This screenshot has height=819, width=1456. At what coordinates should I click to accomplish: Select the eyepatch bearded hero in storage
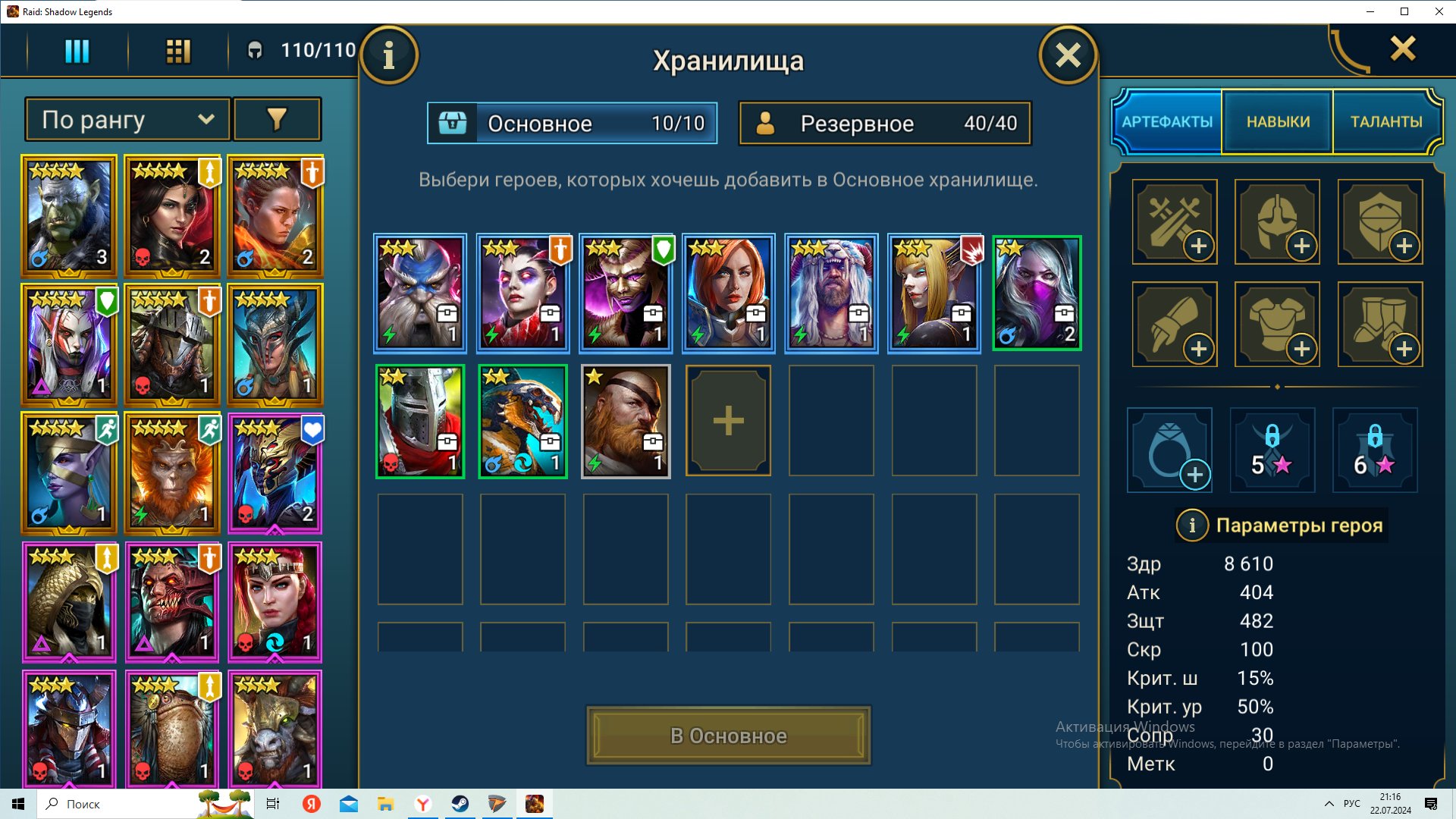click(626, 422)
